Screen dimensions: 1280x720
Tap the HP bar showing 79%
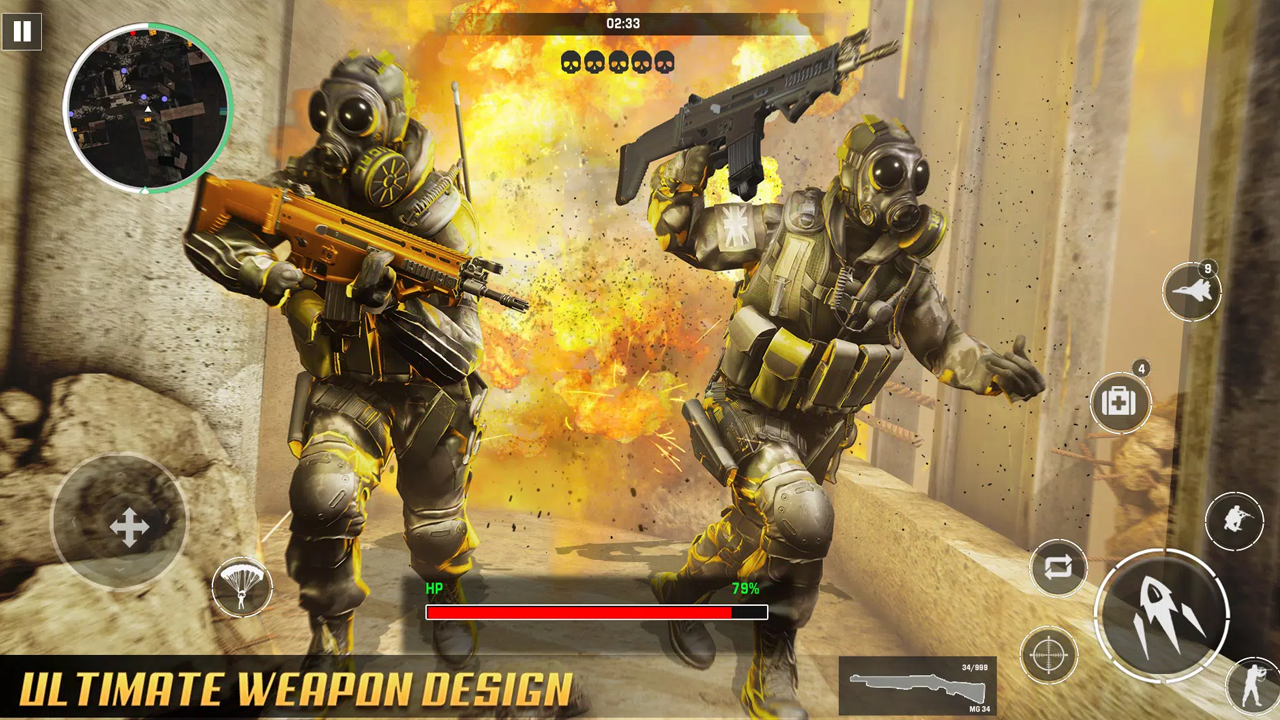pyautogui.click(x=595, y=611)
